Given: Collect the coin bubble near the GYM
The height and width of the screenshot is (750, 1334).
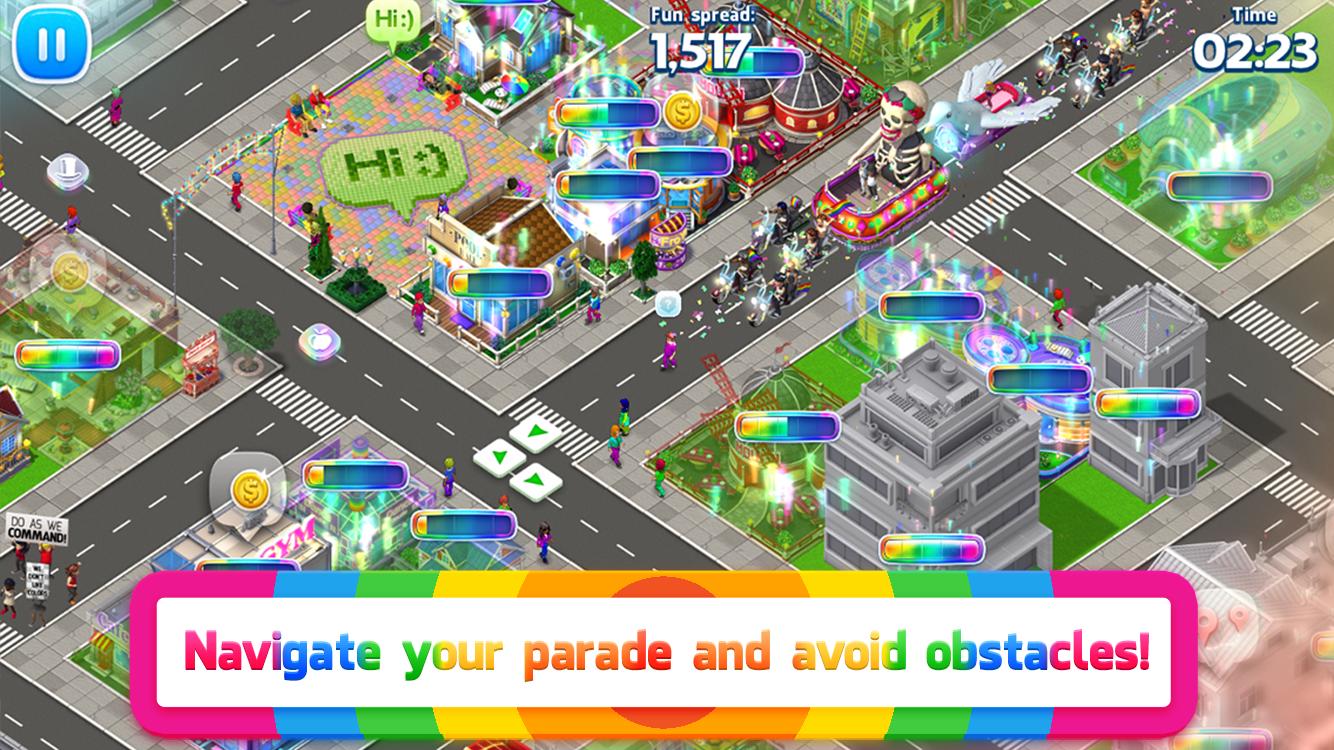Looking at the screenshot, I should click(250, 490).
